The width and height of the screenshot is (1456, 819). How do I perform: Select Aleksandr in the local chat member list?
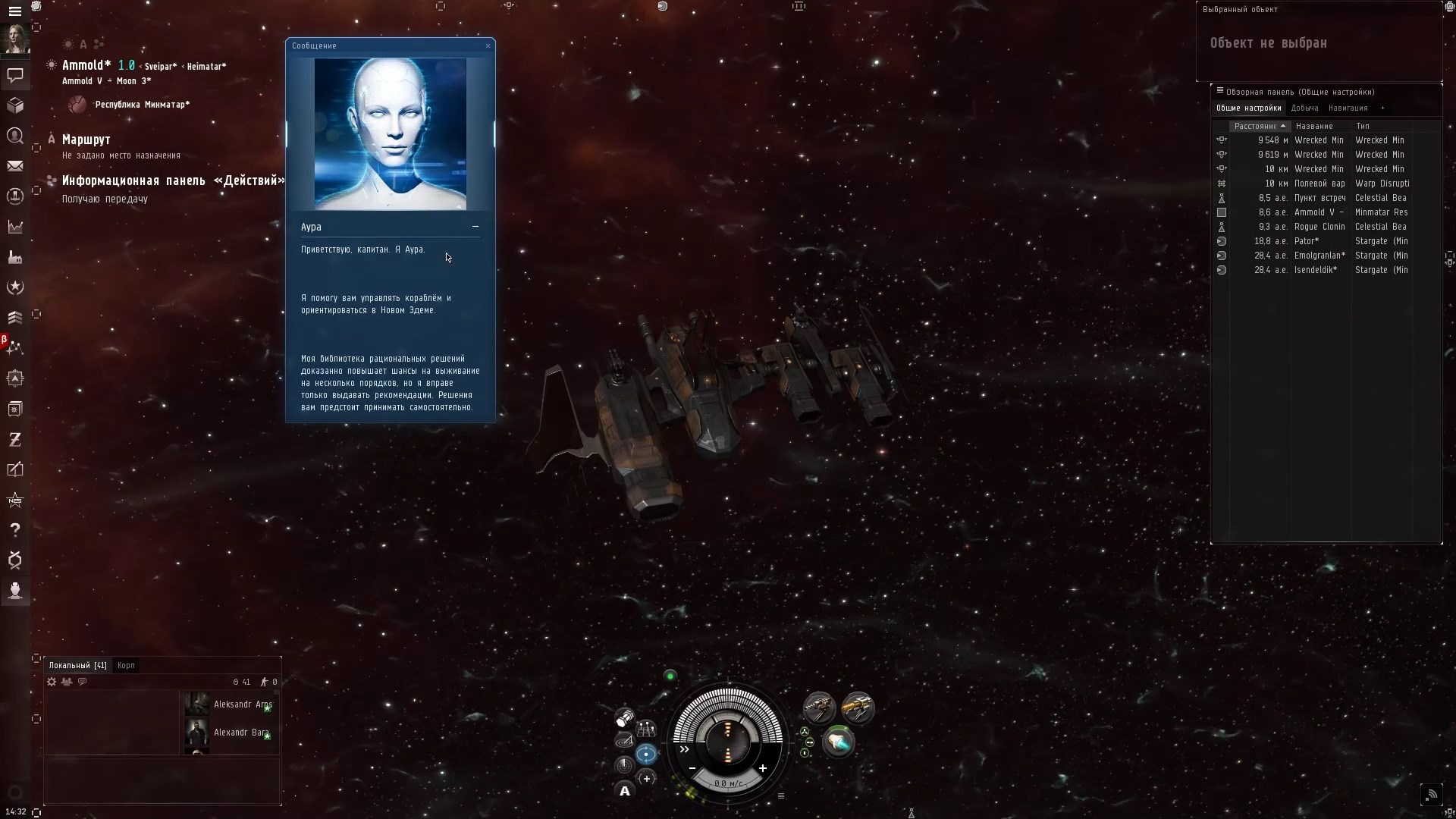pos(241,704)
